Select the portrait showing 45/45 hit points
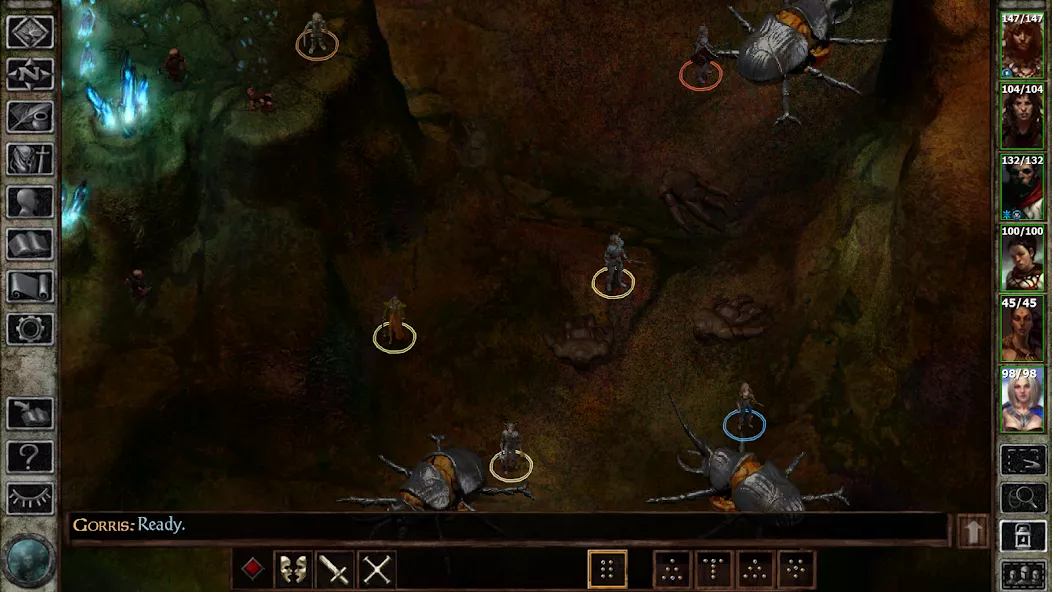This screenshot has height=592, width=1052. (1022, 329)
